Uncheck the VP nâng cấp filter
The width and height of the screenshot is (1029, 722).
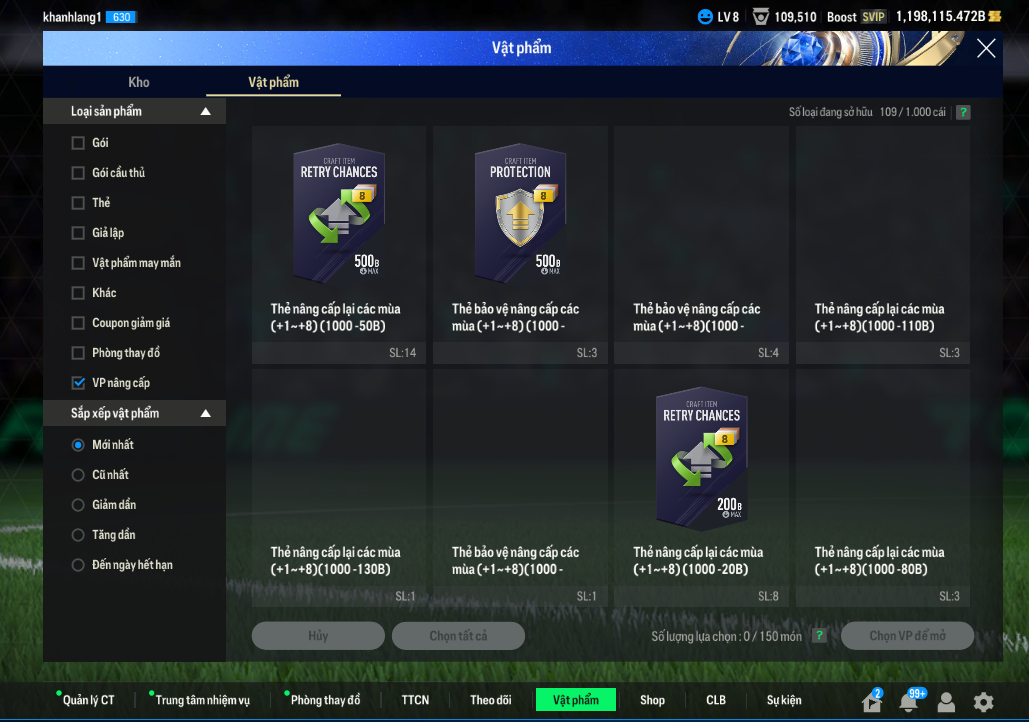pyautogui.click(x=78, y=383)
